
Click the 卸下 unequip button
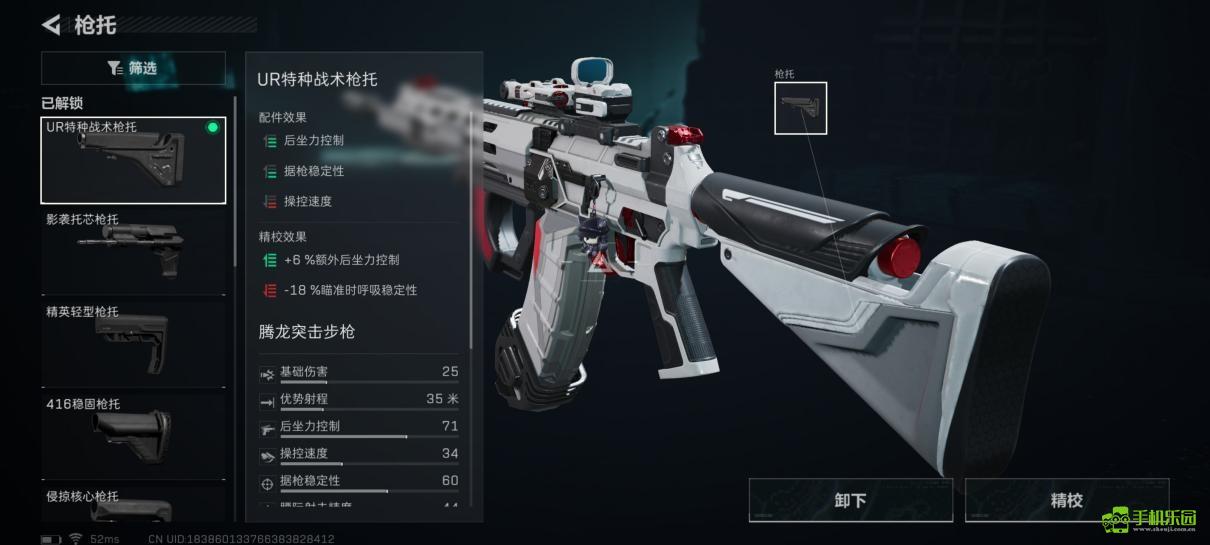click(x=850, y=500)
